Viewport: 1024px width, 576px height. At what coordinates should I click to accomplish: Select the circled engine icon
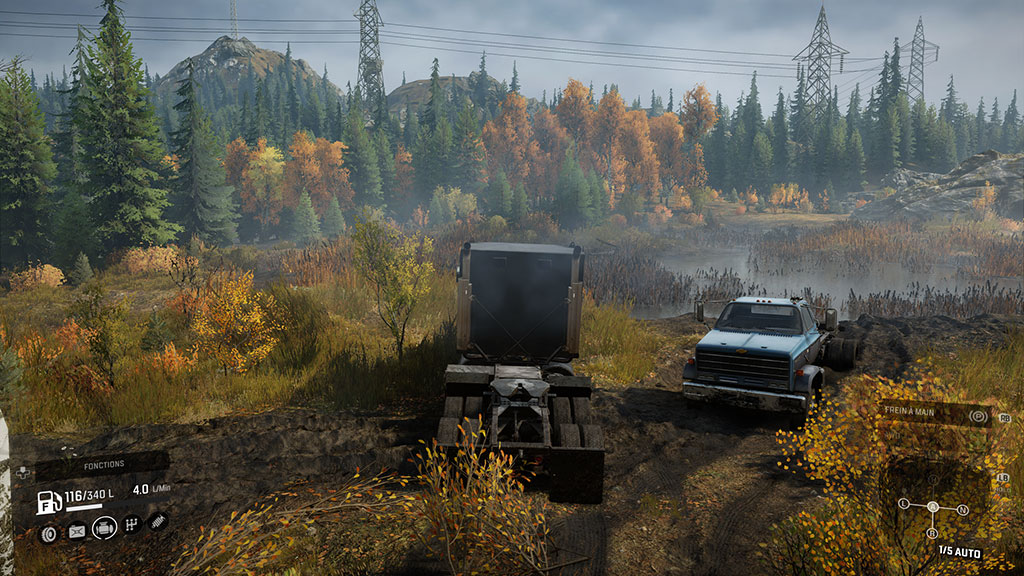point(104,528)
